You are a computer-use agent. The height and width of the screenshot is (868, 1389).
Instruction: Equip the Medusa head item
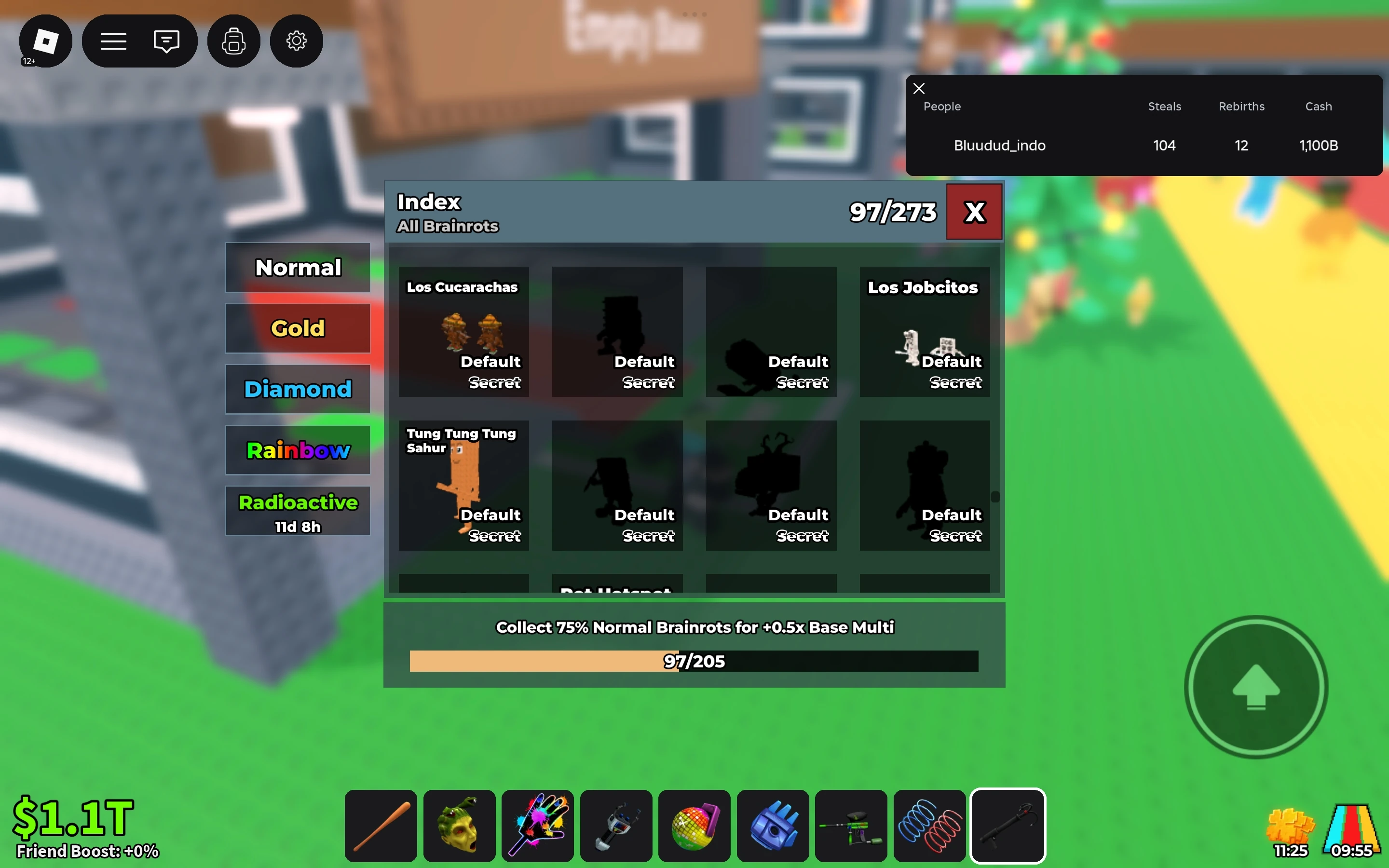459,826
